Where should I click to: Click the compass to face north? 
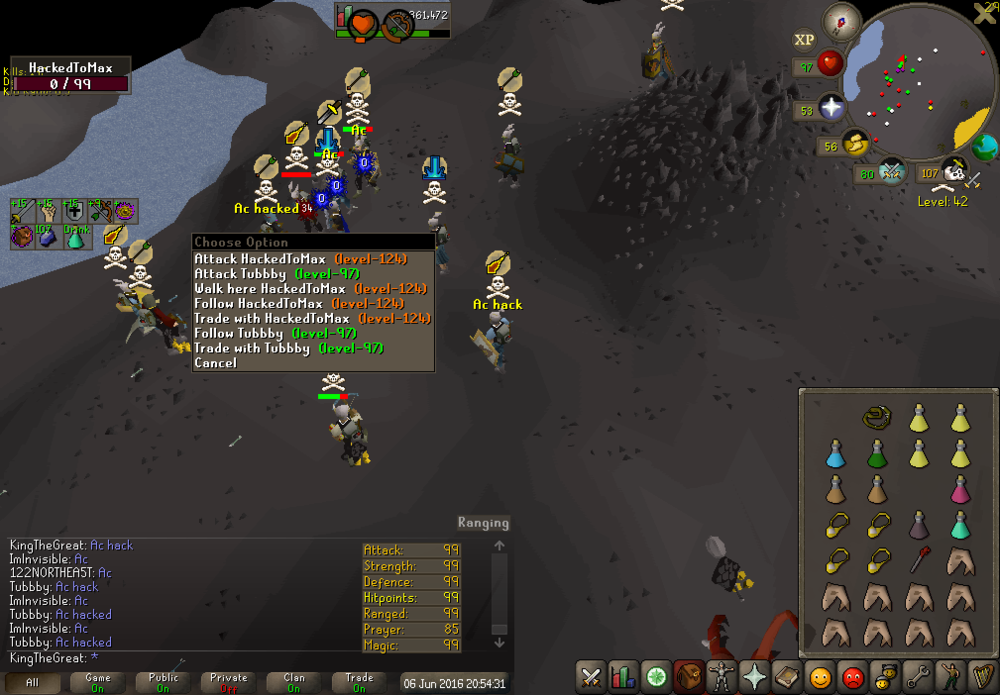(842, 21)
